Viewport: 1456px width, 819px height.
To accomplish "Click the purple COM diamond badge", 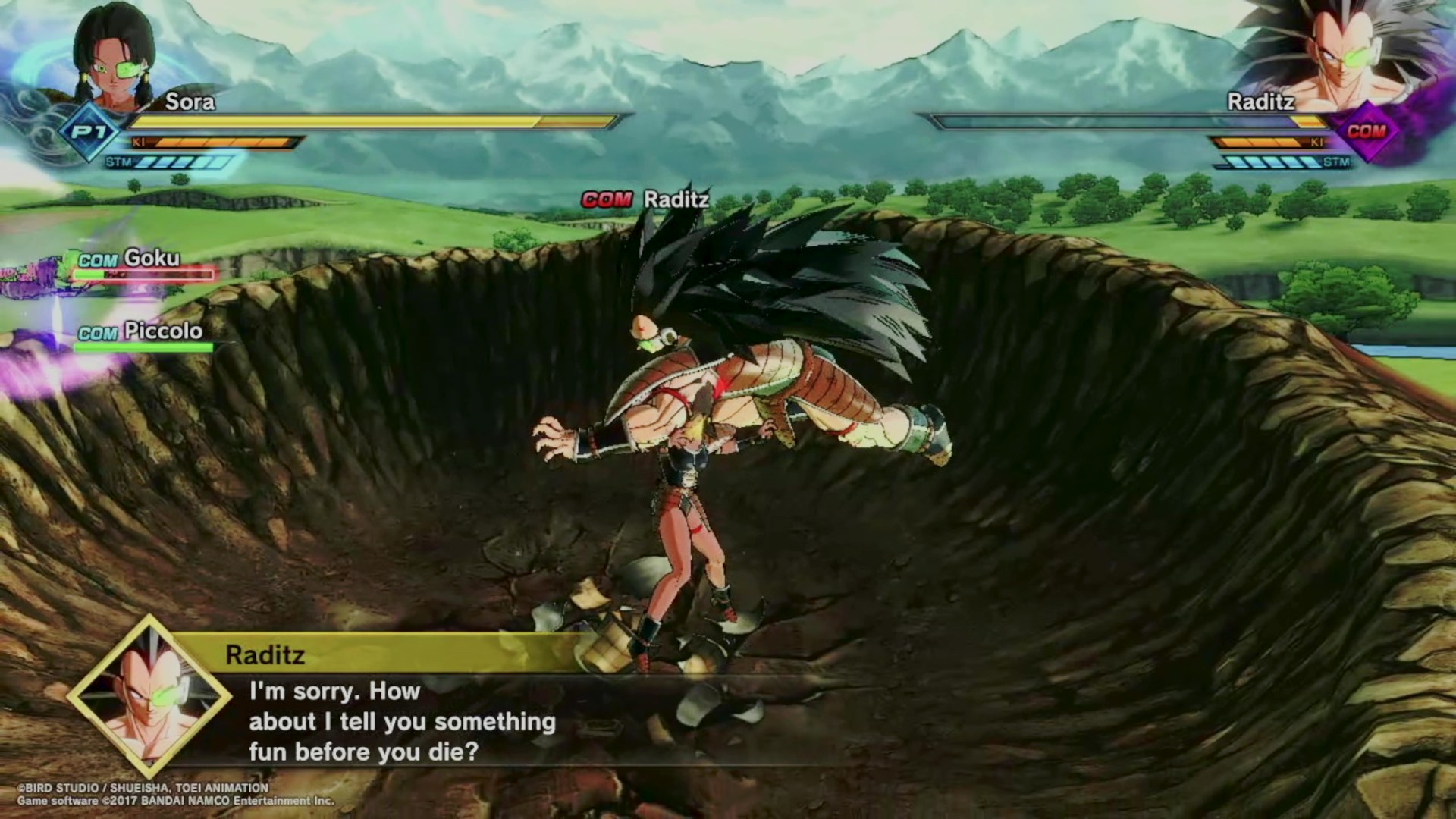I will point(1366,132).
